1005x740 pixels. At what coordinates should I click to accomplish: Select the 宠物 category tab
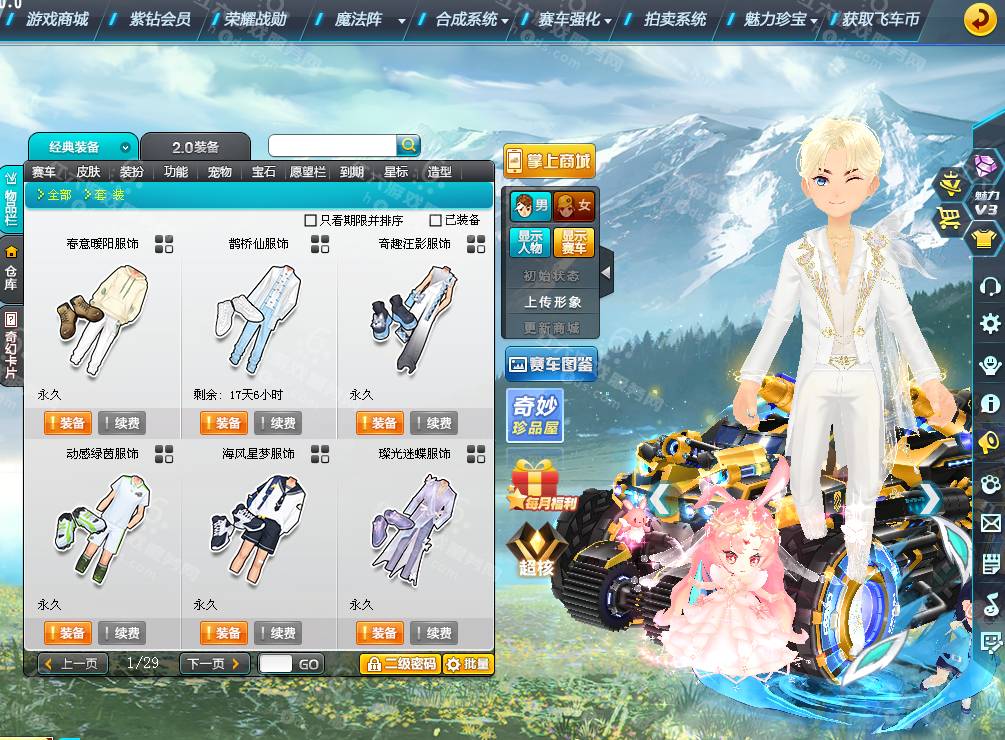(220, 172)
